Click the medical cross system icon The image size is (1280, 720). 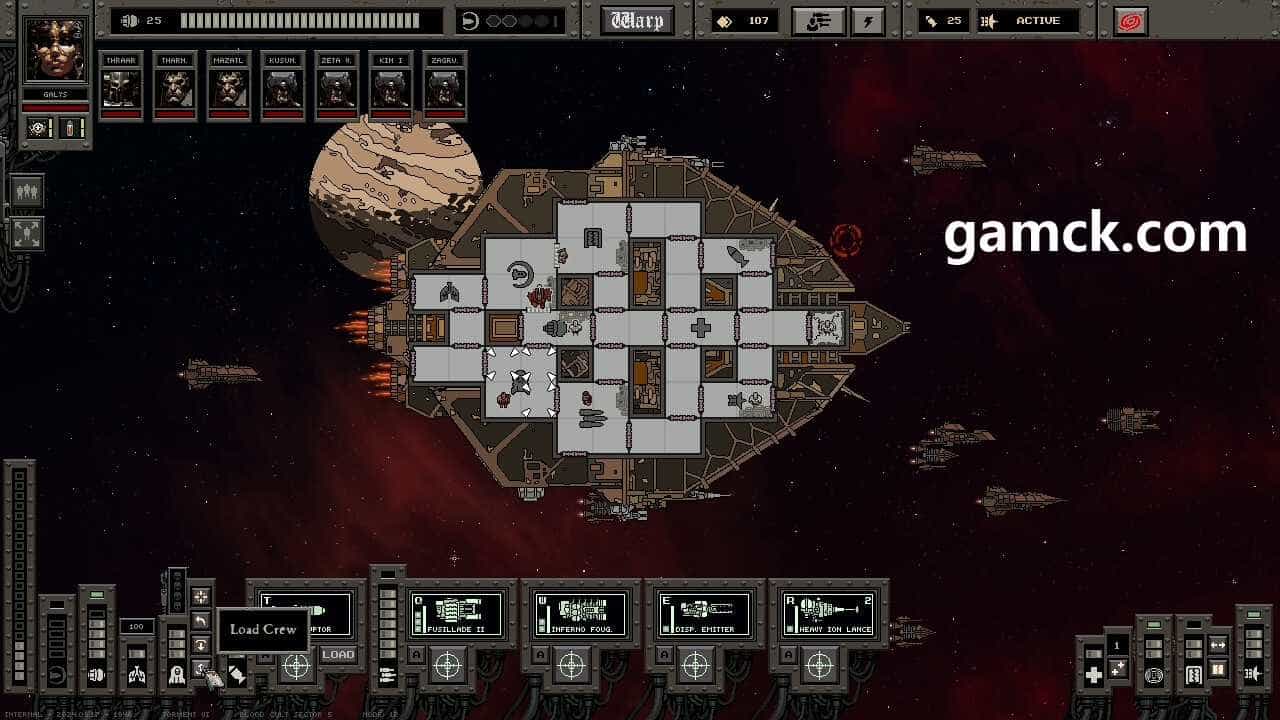click(1093, 675)
